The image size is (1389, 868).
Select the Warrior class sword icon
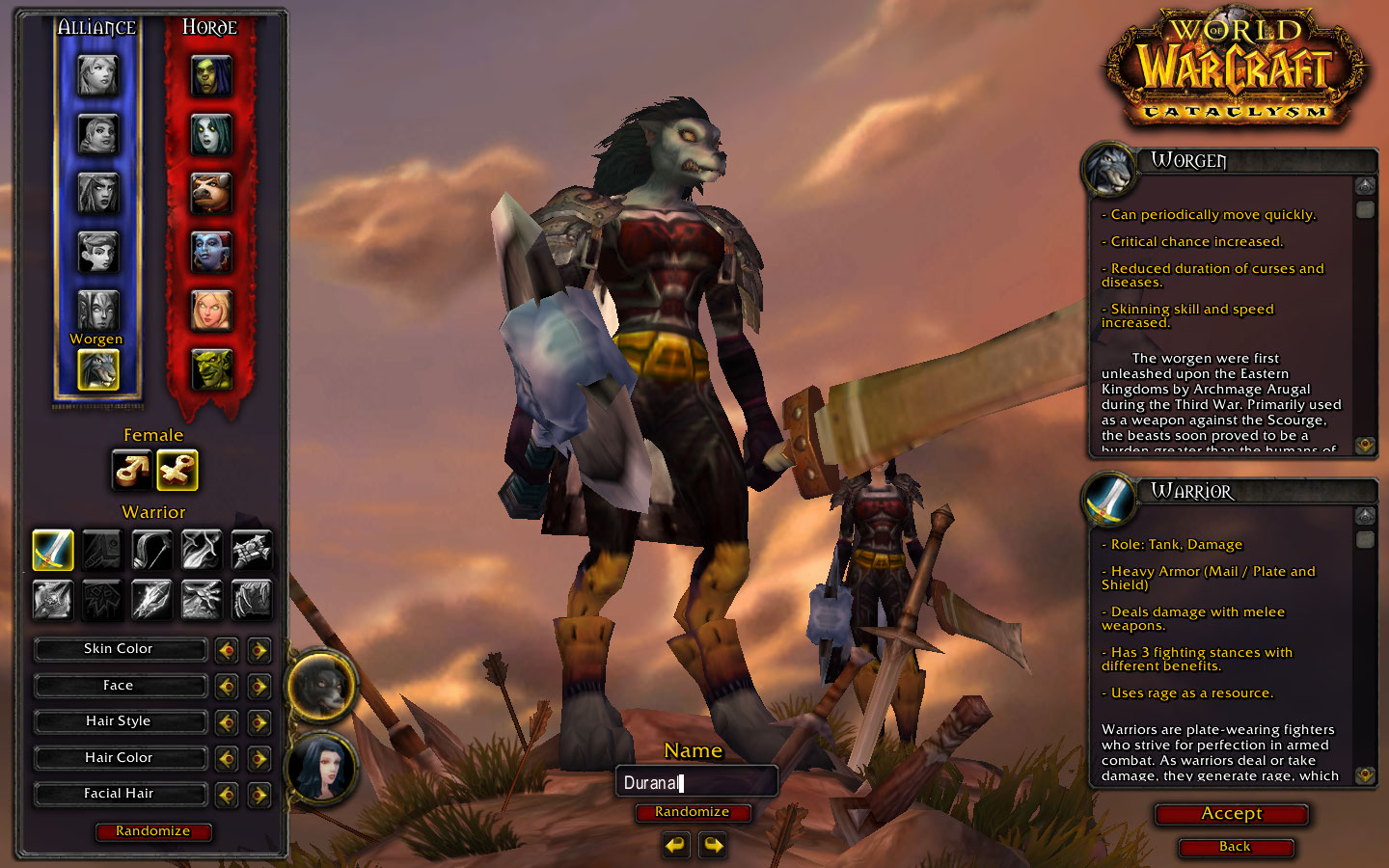tap(52, 550)
